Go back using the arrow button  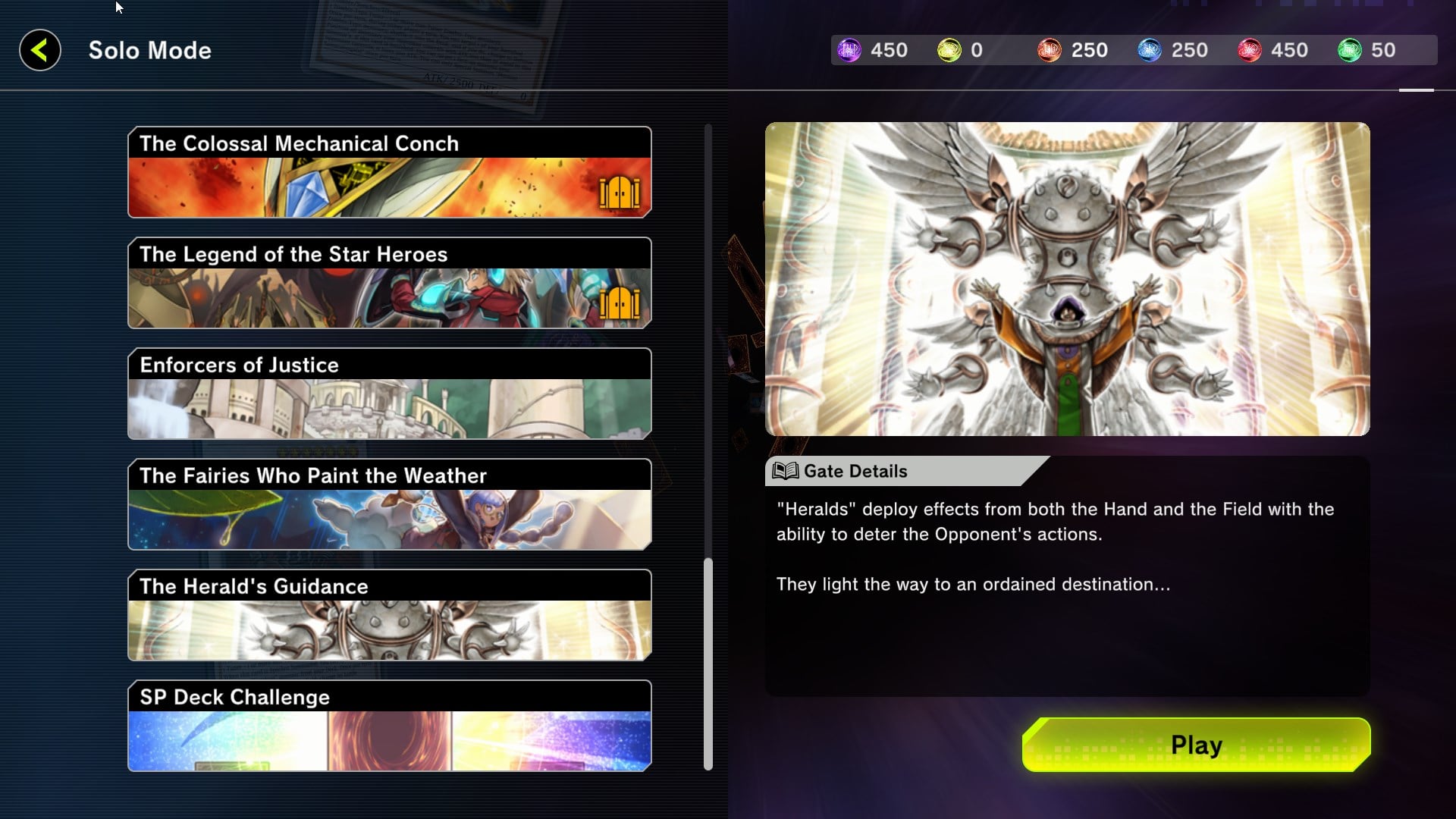(x=40, y=51)
